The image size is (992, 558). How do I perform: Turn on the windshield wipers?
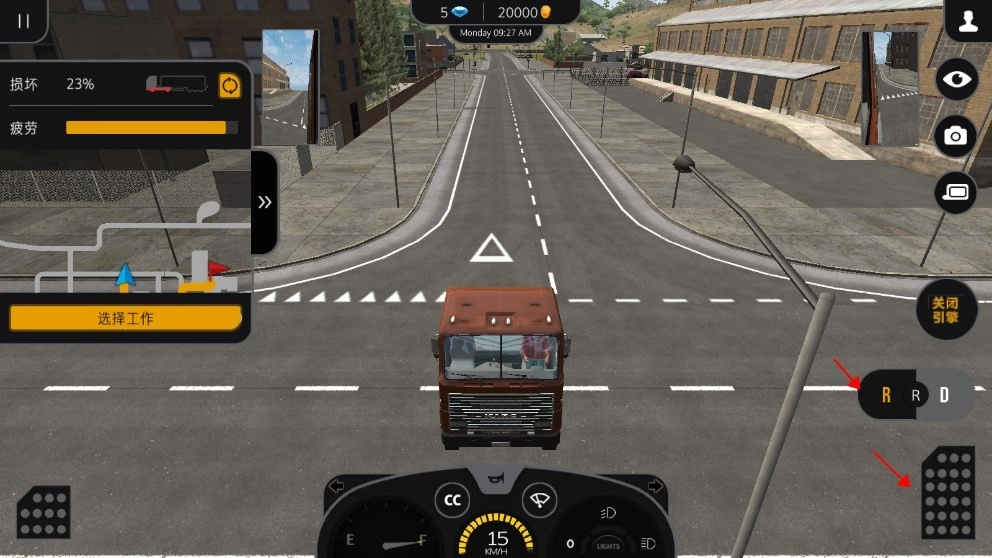[x=541, y=500]
